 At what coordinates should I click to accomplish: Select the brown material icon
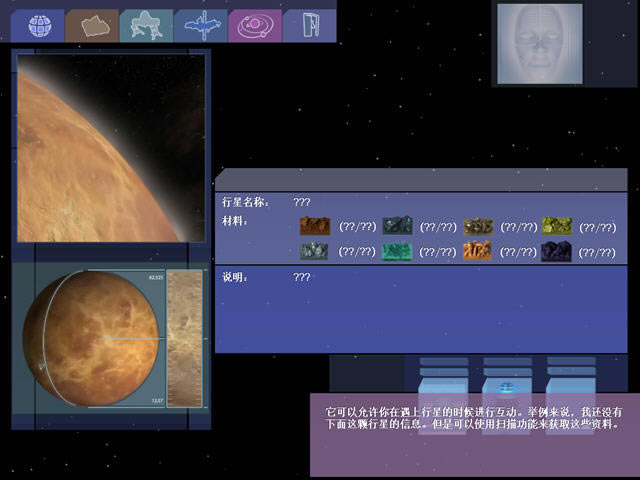(315, 226)
